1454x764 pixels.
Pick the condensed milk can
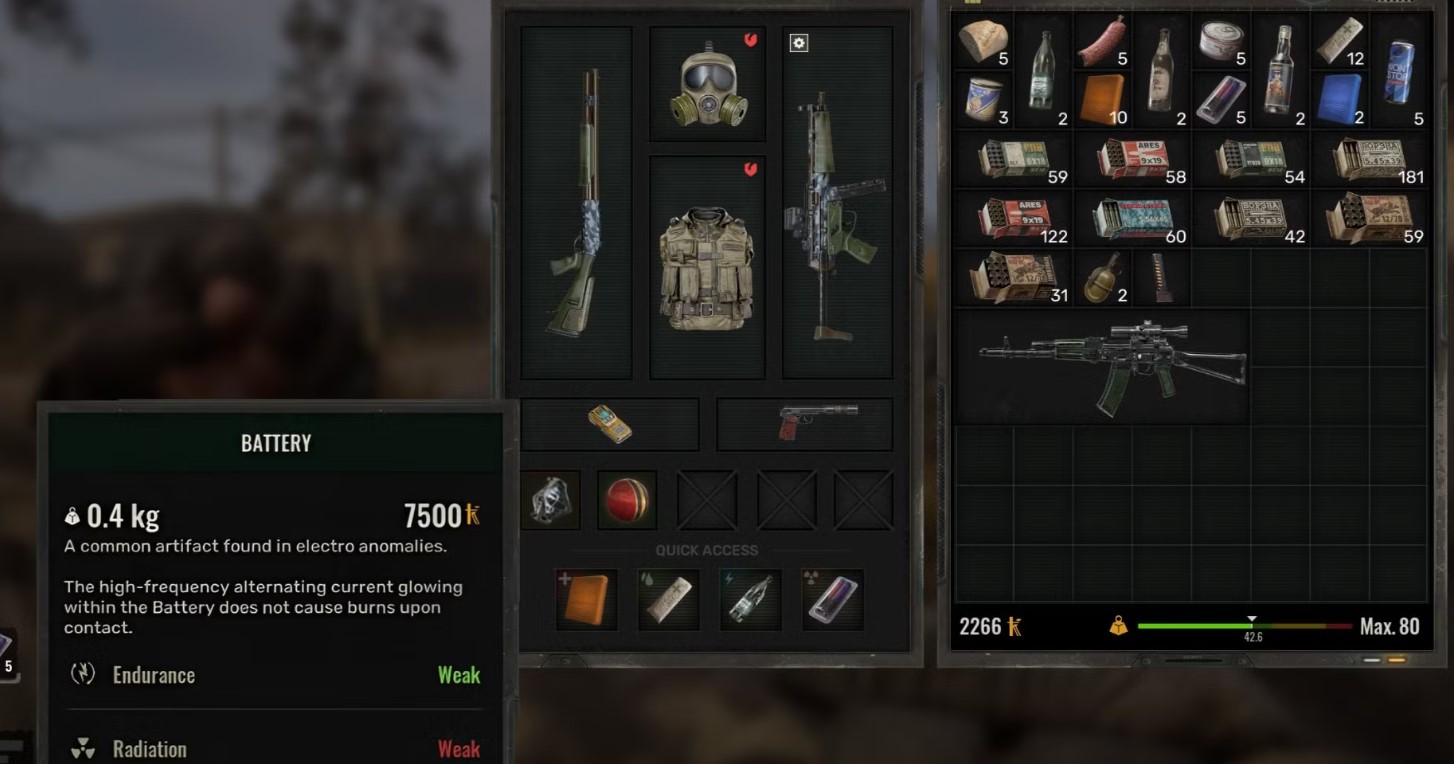pos(982,101)
